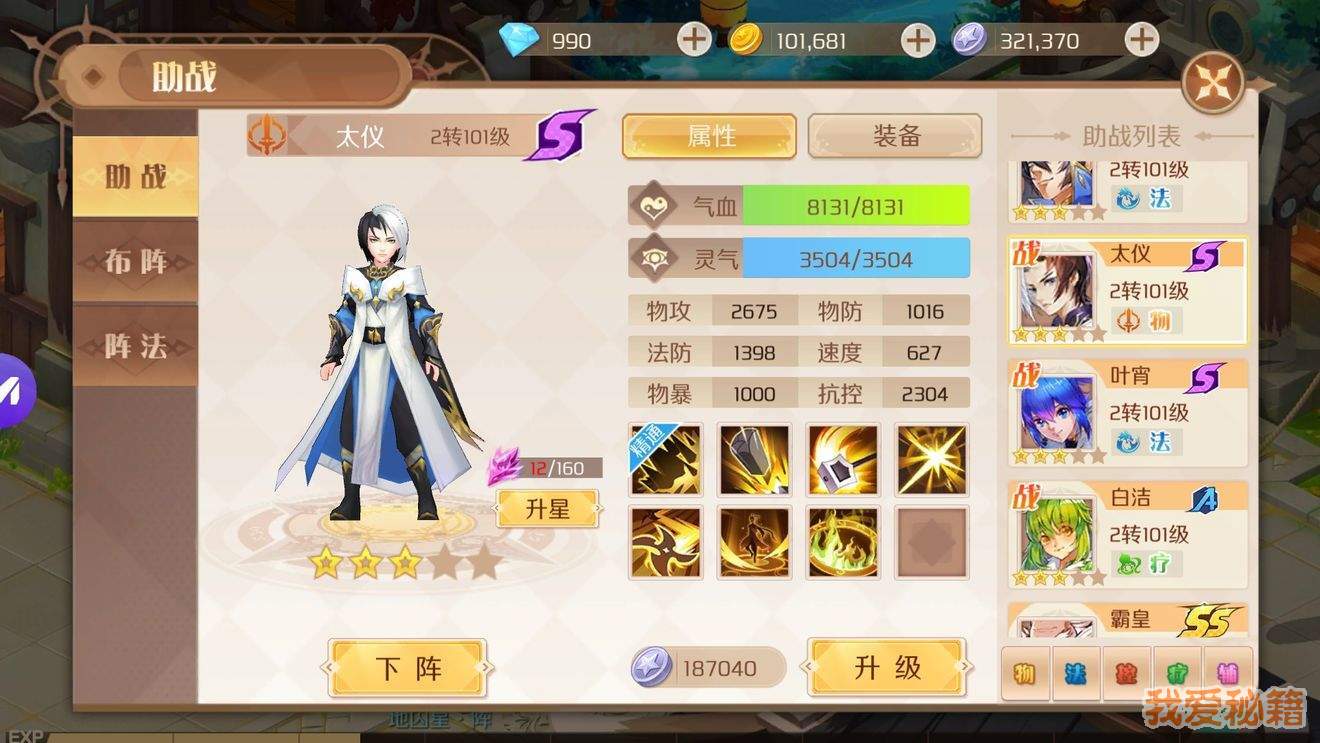Select the 霸皇 SS assist entry
The width and height of the screenshot is (1320, 743).
[1128, 620]
